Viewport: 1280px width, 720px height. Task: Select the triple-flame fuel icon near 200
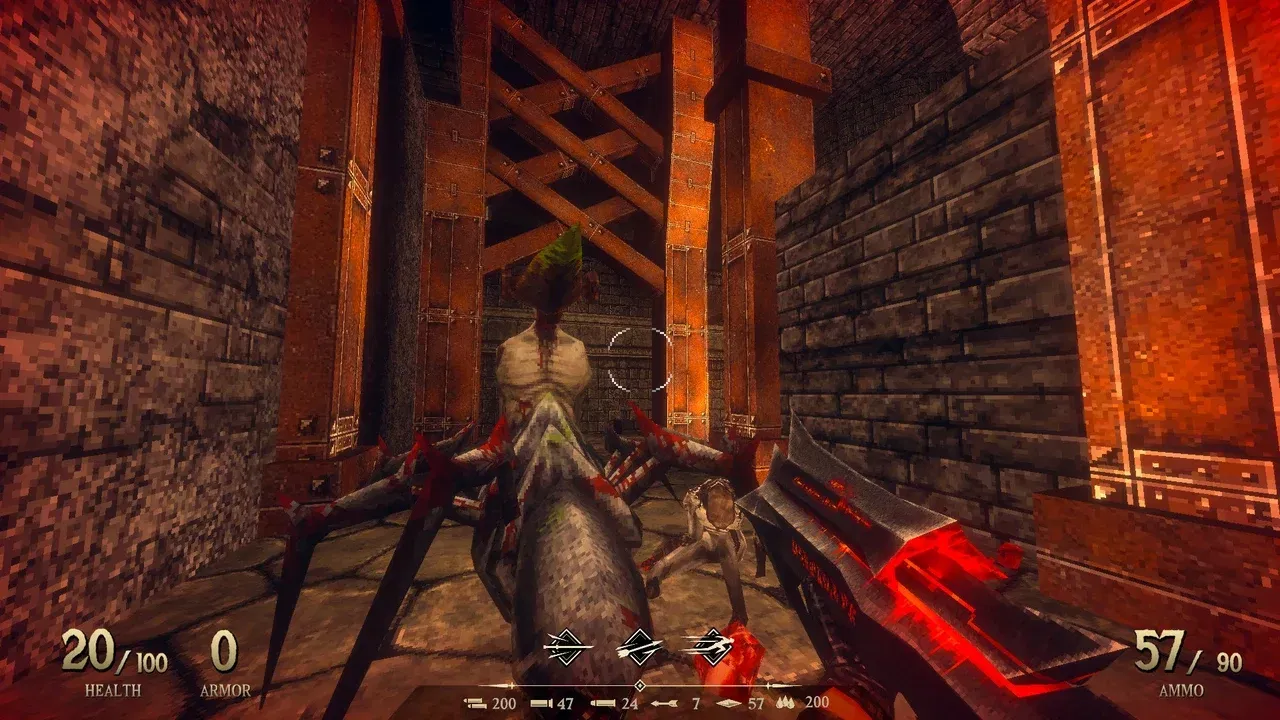(x=785, y=703)
